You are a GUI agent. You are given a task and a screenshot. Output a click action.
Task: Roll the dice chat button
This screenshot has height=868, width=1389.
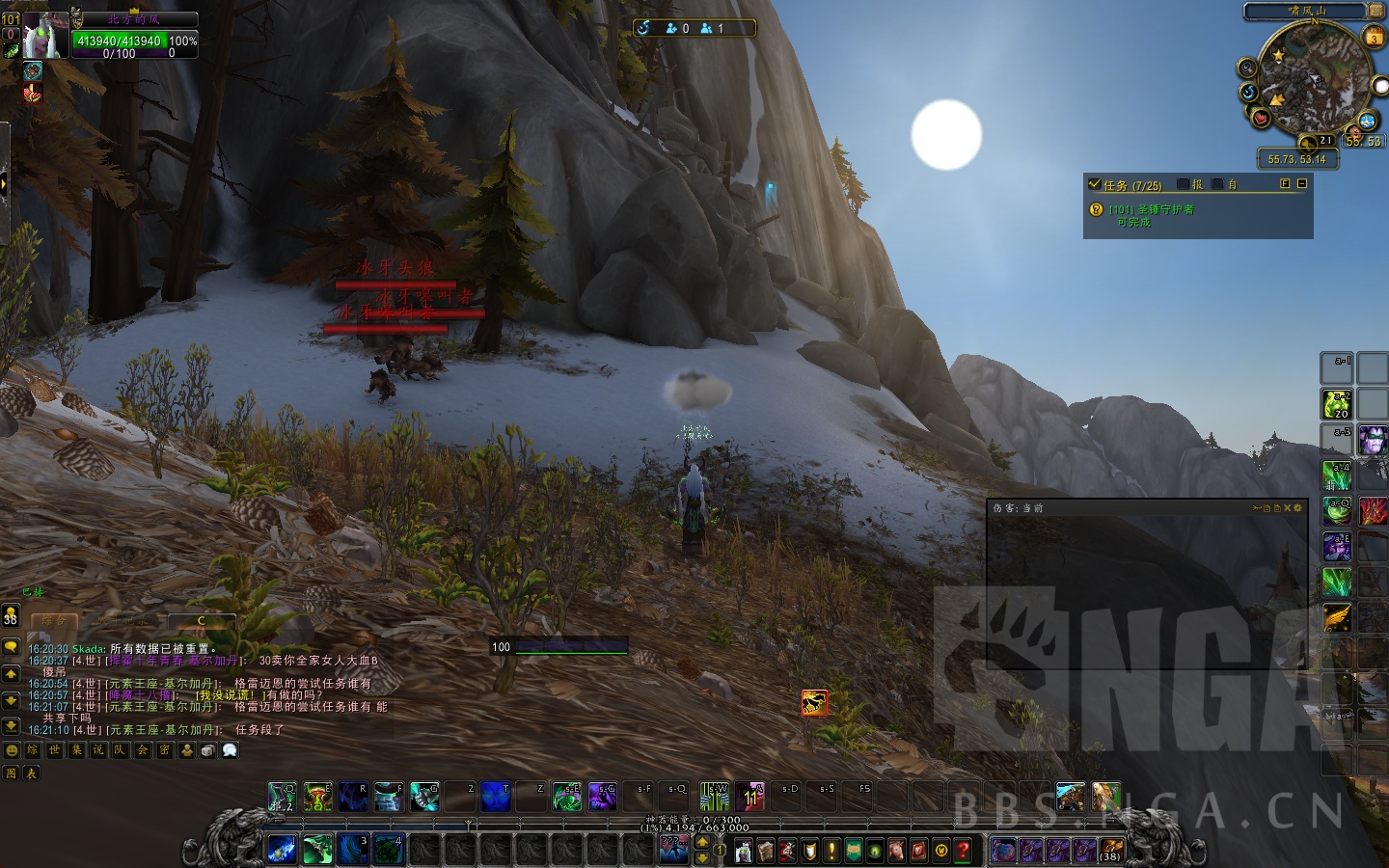point(207,749)
